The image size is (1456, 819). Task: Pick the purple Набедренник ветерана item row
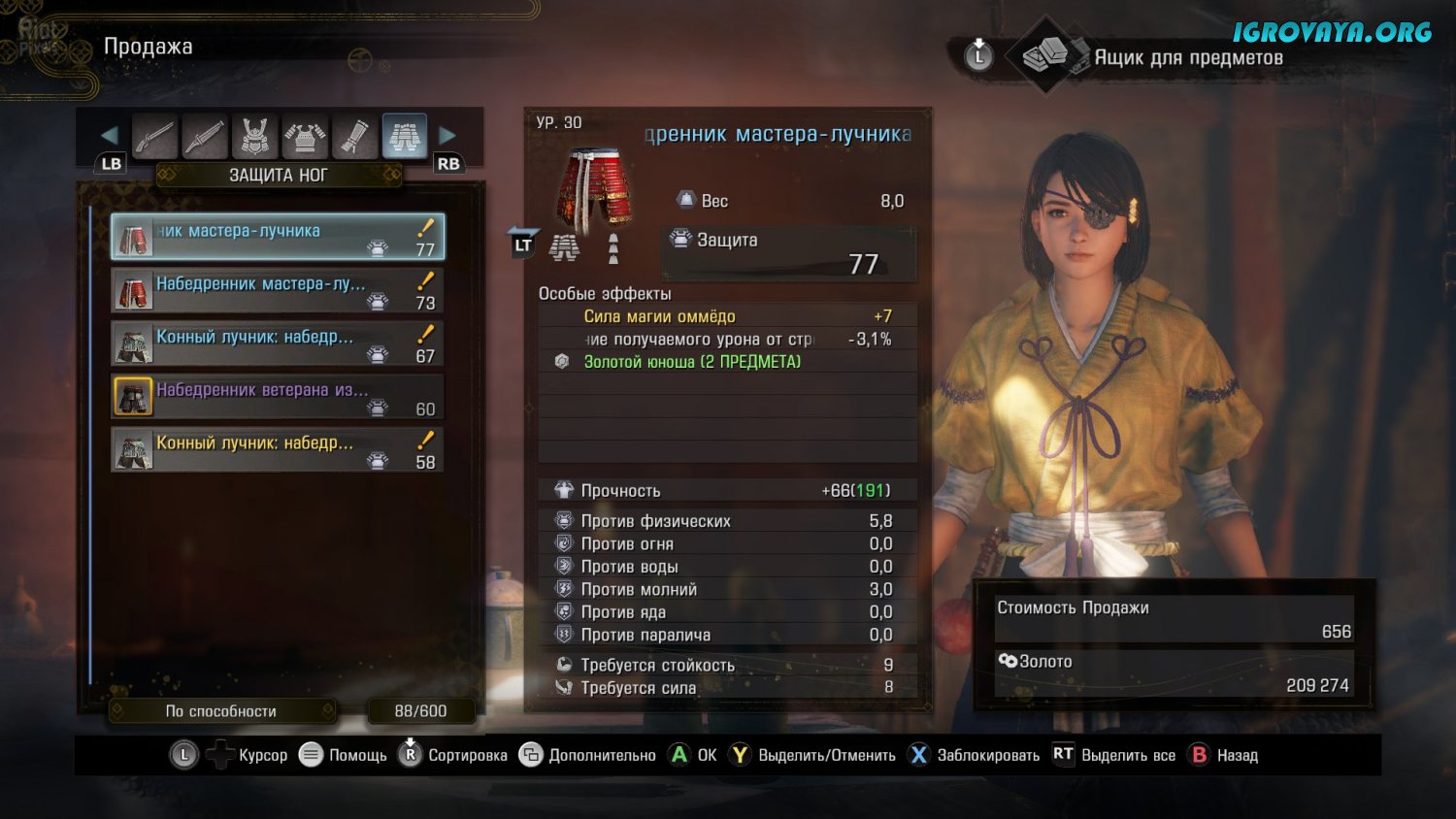(x=278, y=397)
